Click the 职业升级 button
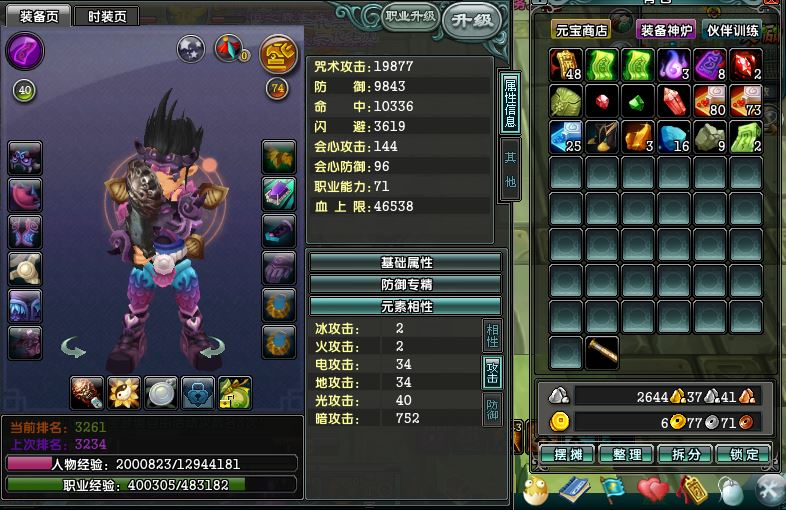 [410, 17]
